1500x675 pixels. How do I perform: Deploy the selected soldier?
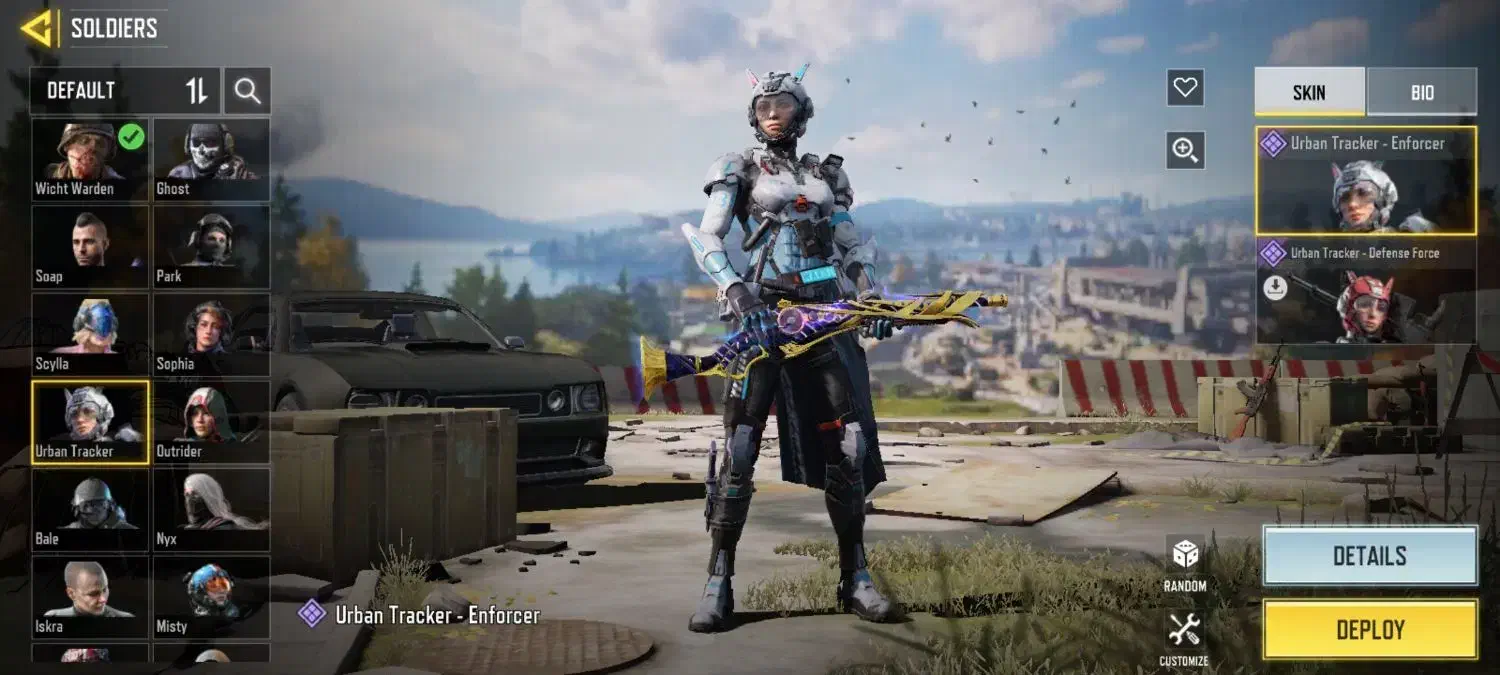coord(1369,629)
